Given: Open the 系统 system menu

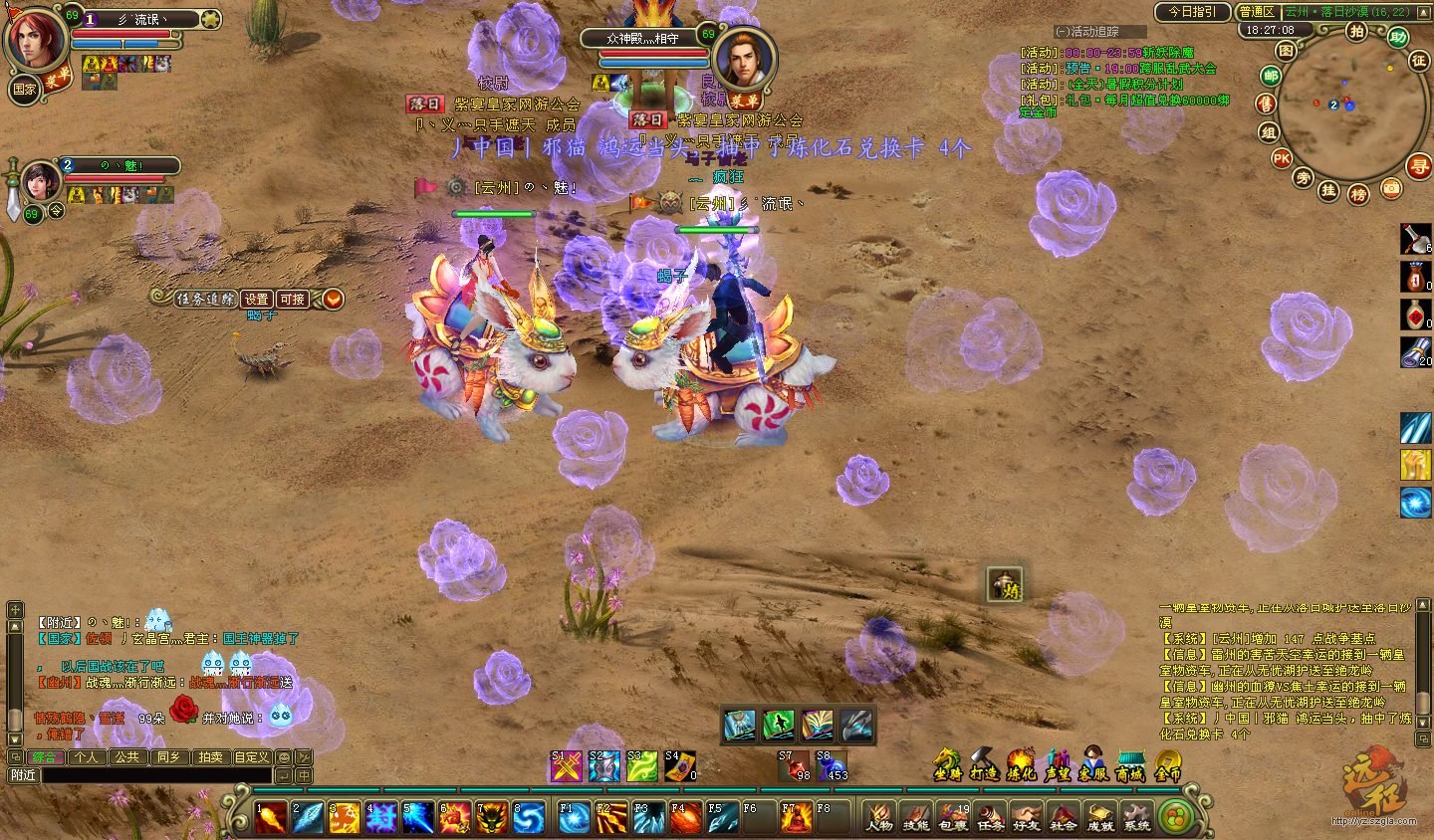Looking at the screenshot, I should (1136, 817).
